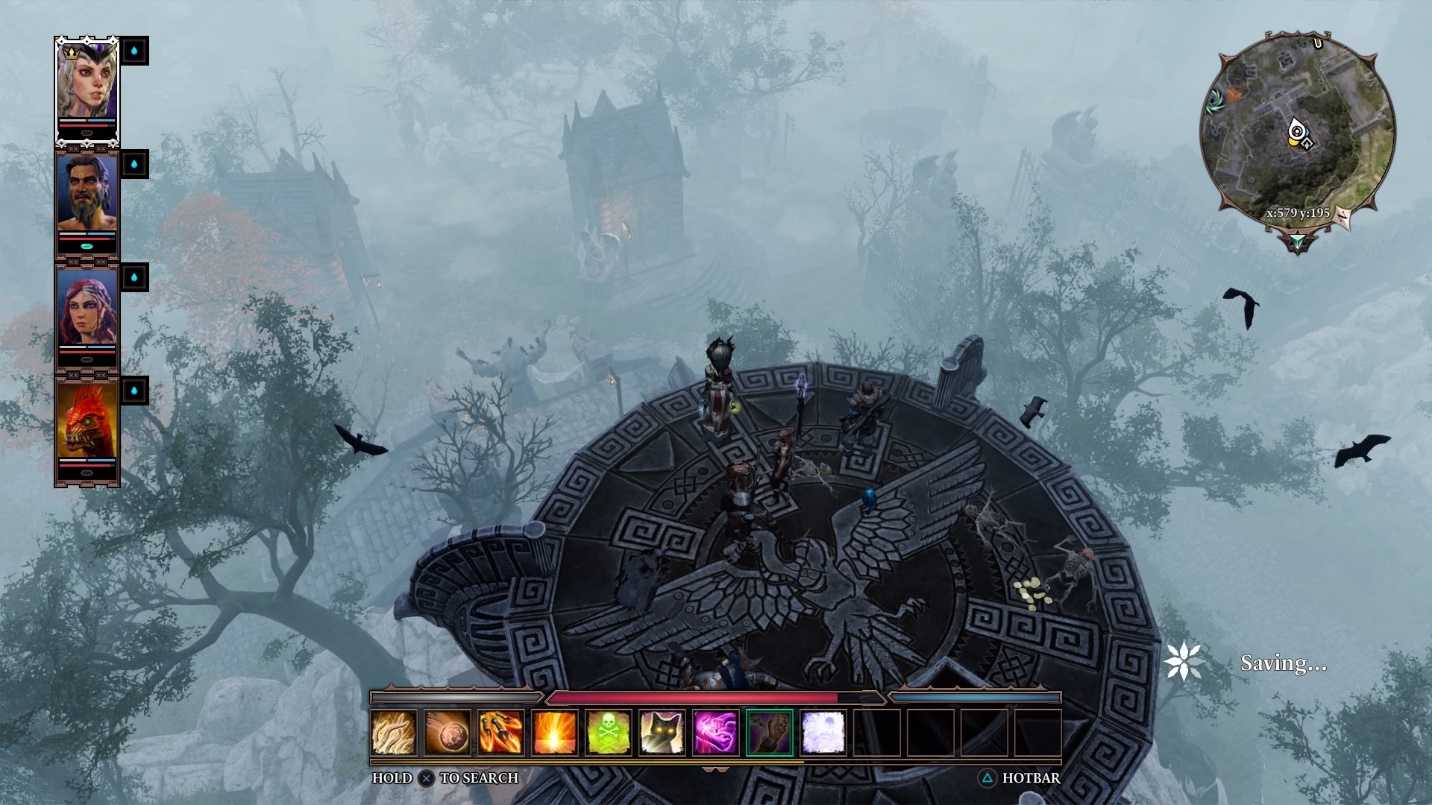Use the flaming boulder skill

pos(447,732)
